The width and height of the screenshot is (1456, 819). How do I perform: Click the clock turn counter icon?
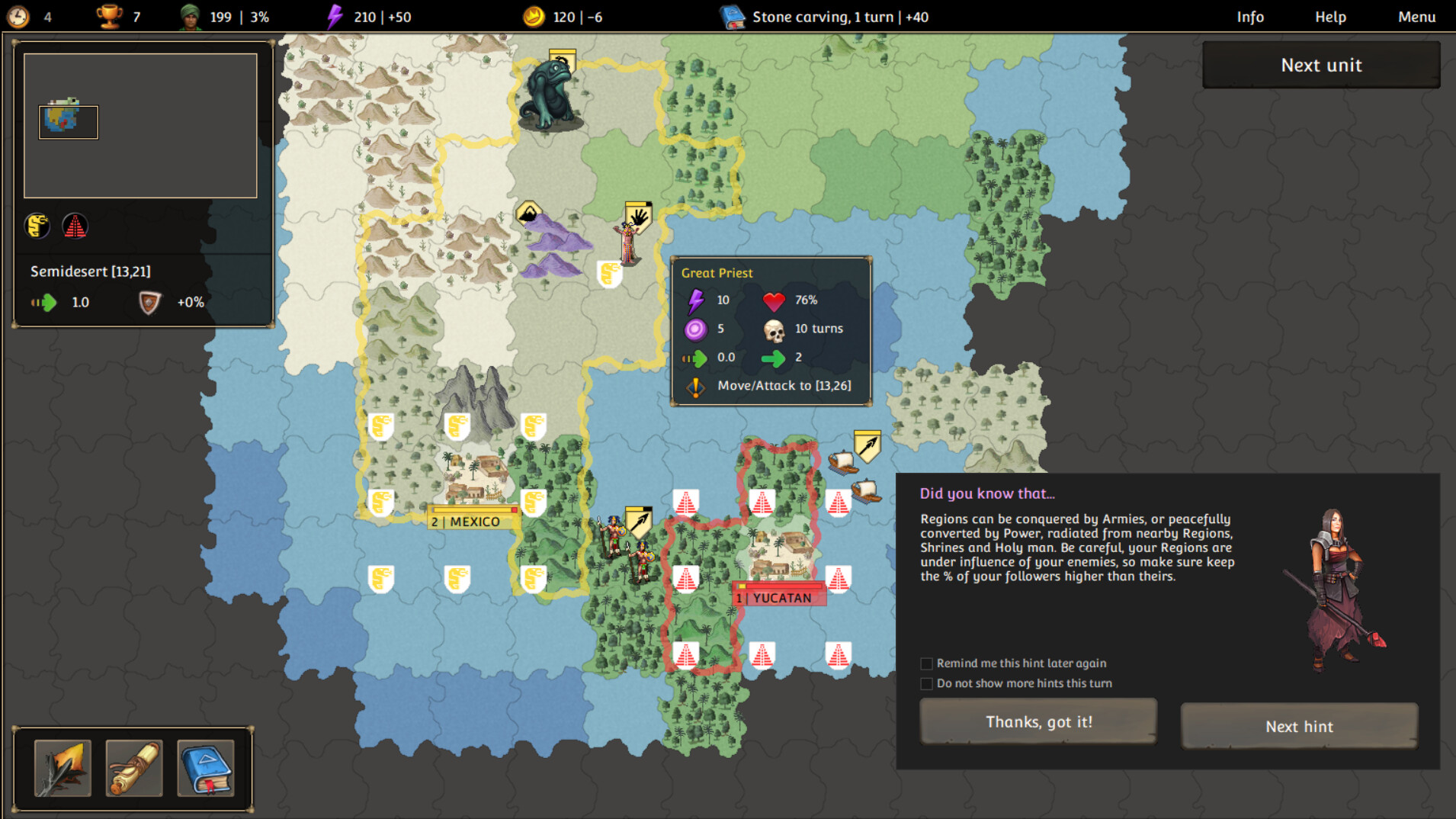[x=18, y=15]
